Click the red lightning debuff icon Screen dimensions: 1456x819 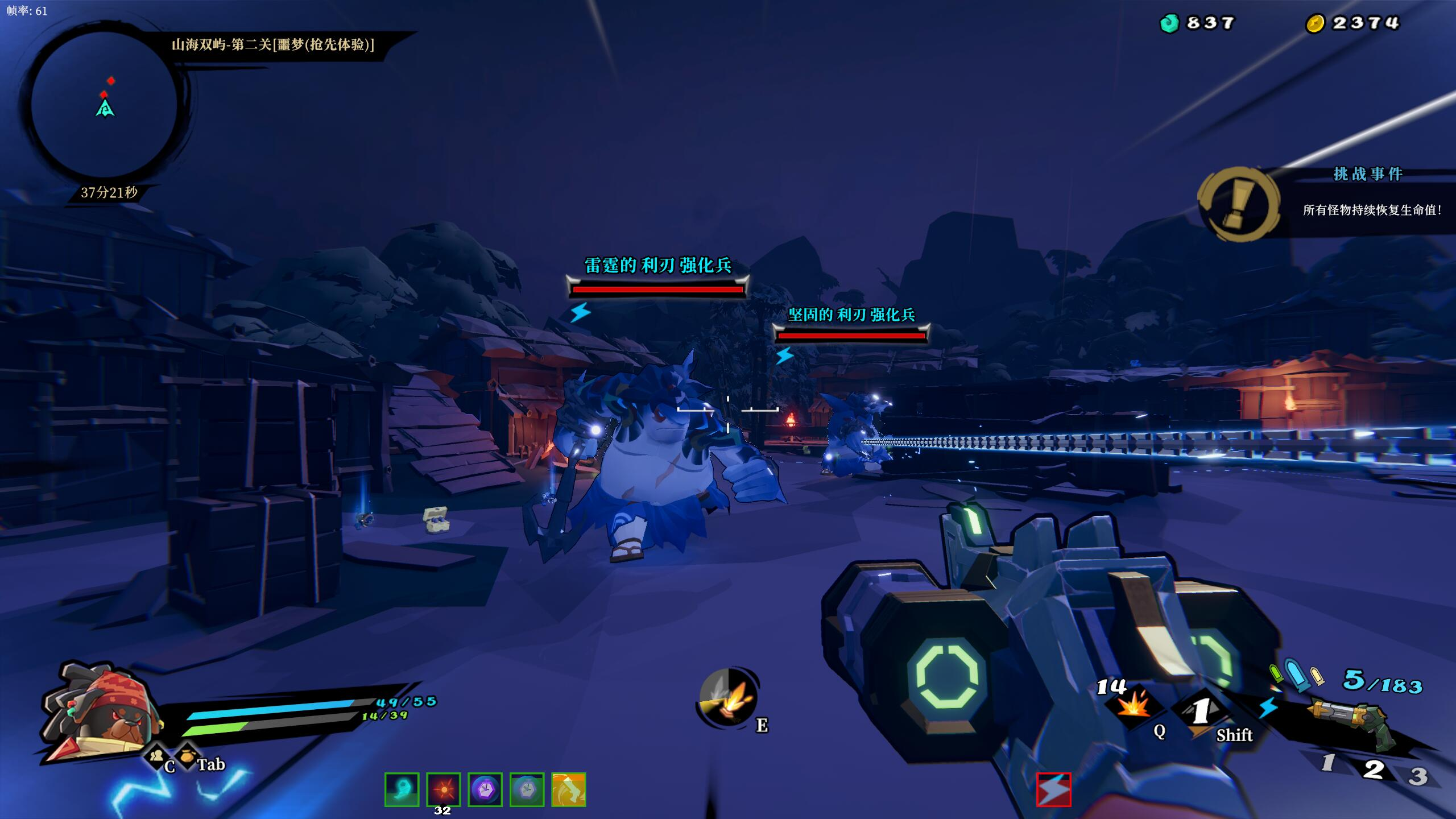(1053, 789)
